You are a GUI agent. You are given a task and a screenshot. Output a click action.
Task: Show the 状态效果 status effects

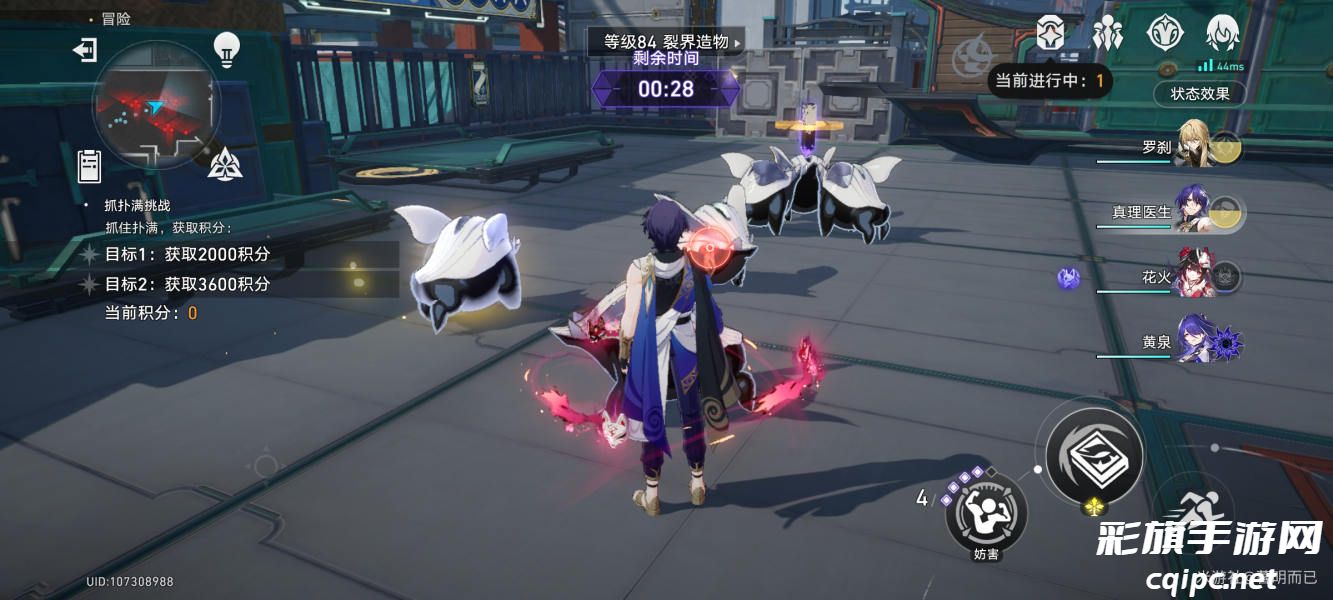coord(1200,94)
